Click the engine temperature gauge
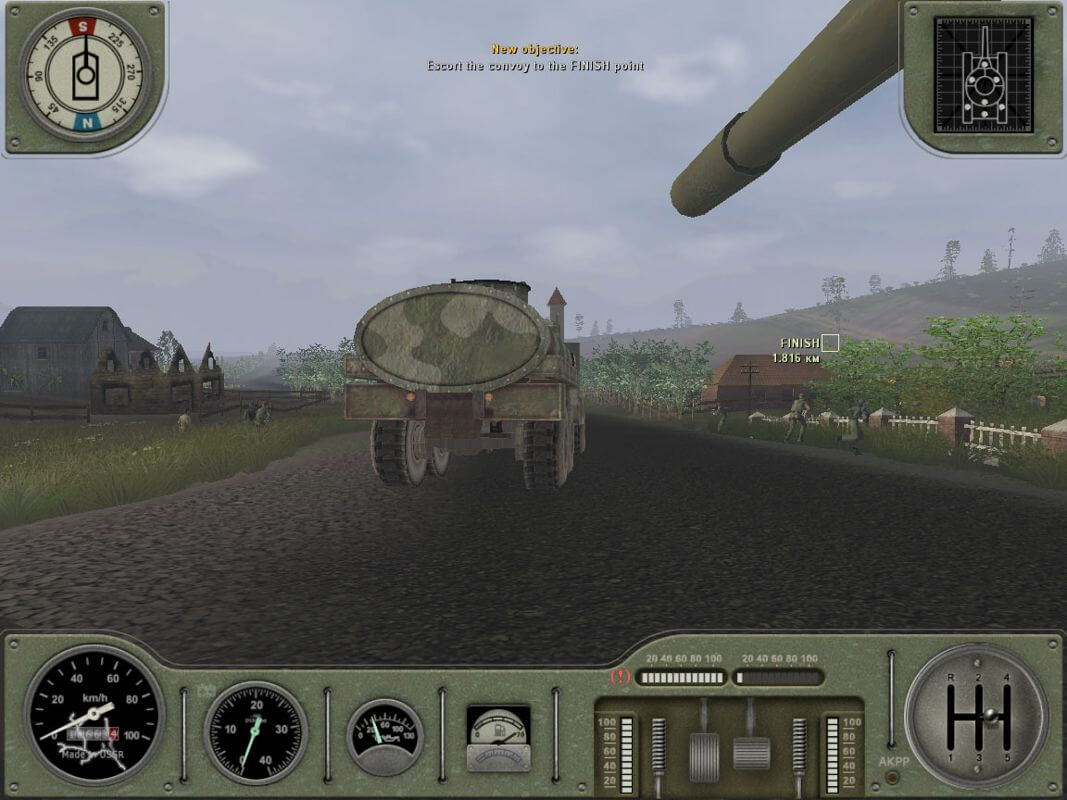Image resolution: width=1067 pixels, height=800 pixels. 385,737
